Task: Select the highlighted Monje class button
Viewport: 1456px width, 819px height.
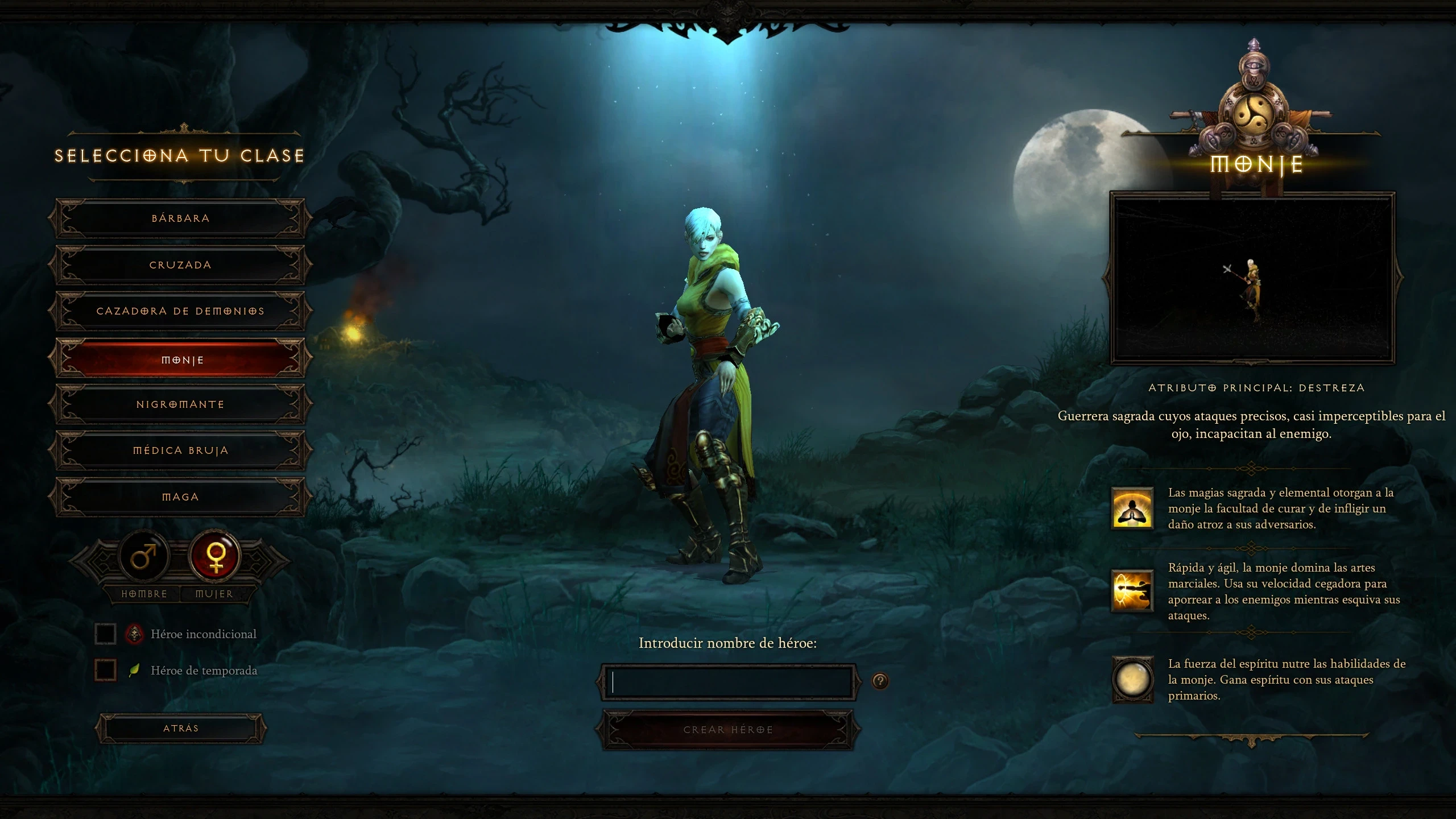Action: 180,359
